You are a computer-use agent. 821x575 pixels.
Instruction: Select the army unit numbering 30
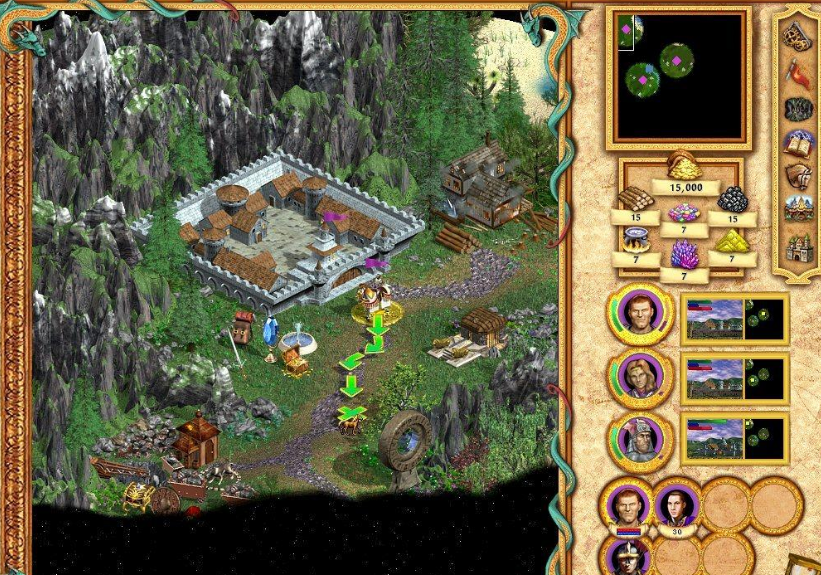pyautogui.click(x=677, y=505)
